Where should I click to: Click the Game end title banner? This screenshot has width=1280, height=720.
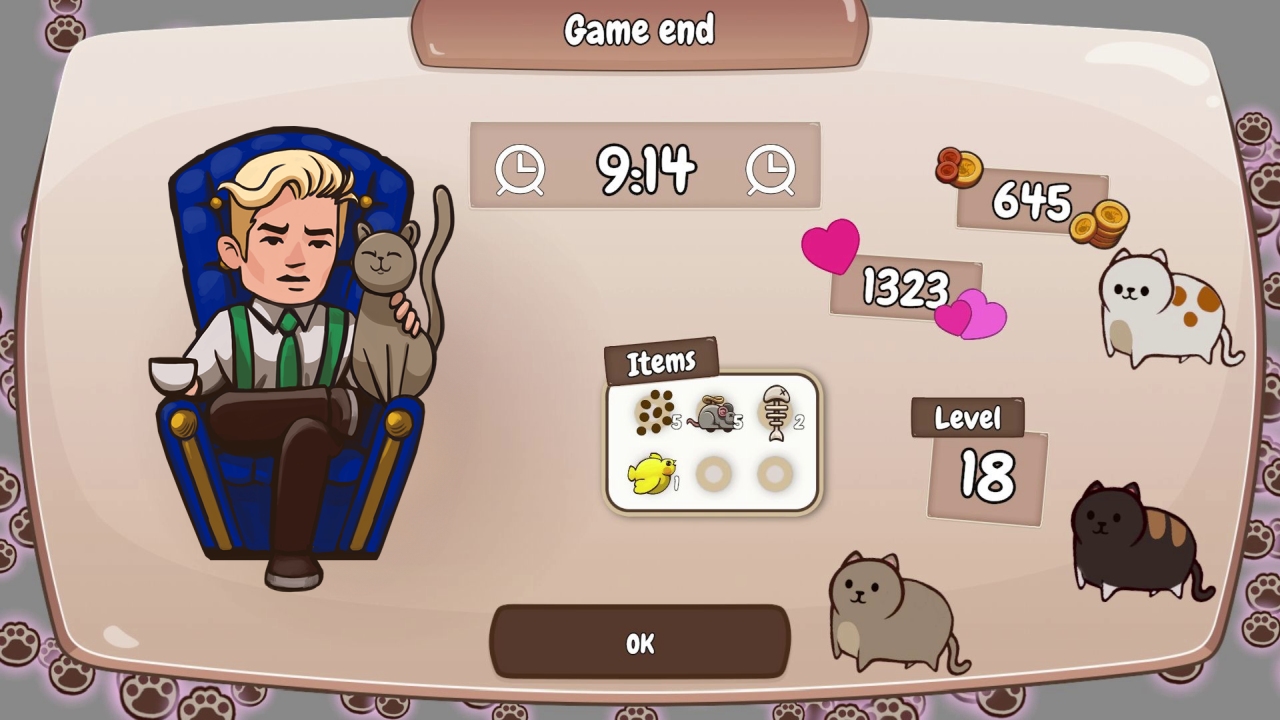click(x=640, y=30)
